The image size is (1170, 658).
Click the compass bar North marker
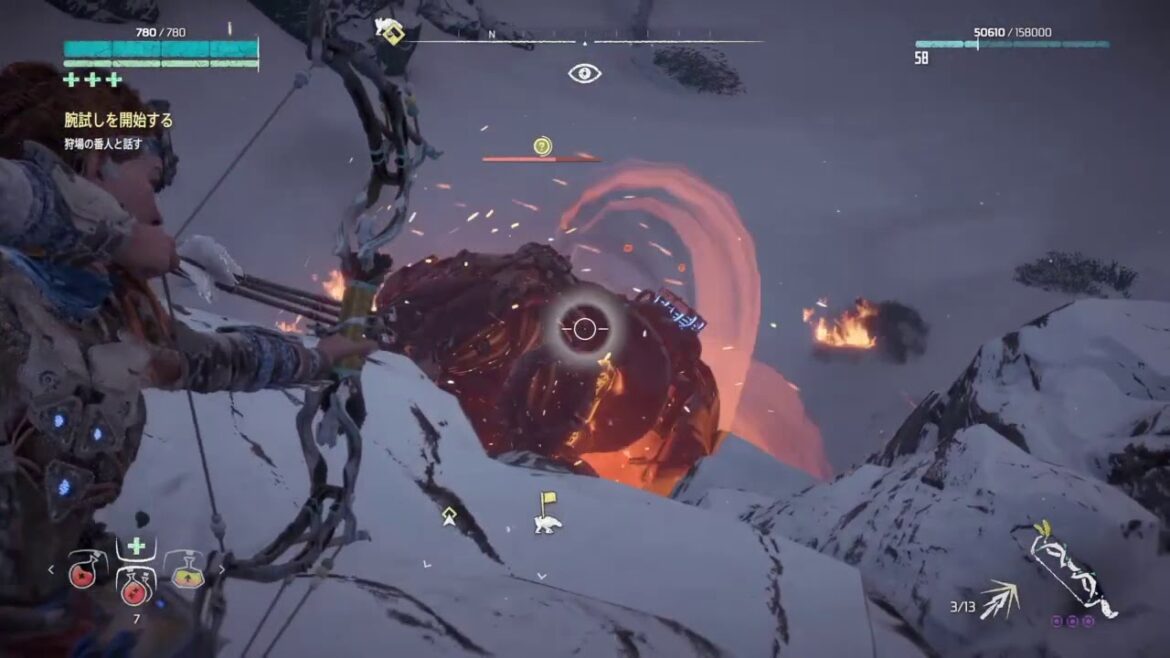(x=491, y=34)
